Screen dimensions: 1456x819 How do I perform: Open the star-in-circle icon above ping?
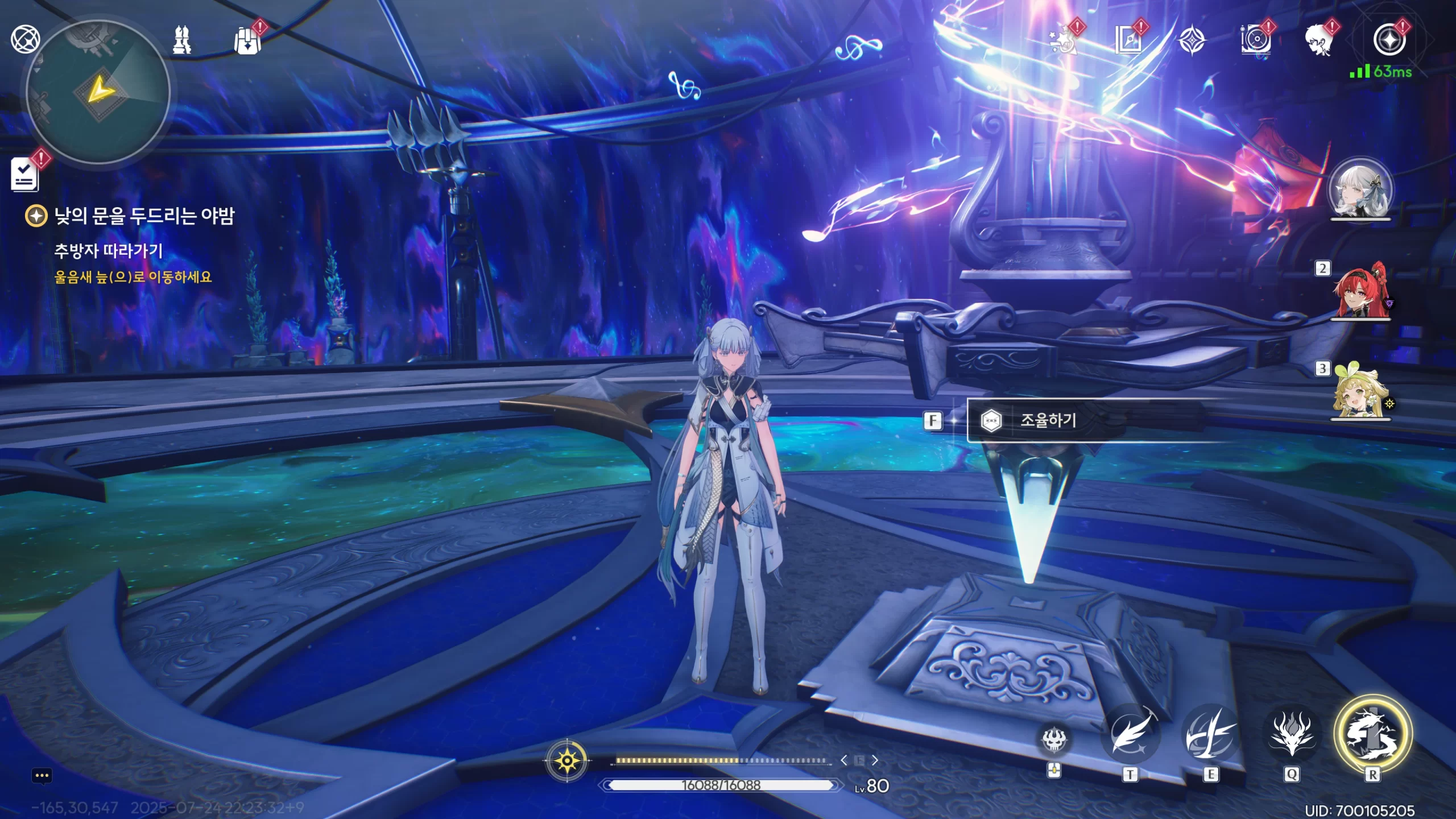[x=1389, y=40]
